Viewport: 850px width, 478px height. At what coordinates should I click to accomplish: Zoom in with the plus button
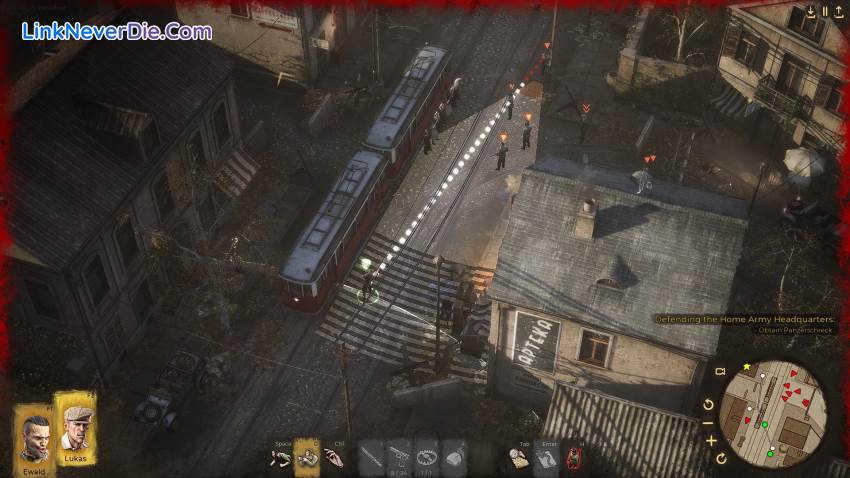click(x=710, y=440)
